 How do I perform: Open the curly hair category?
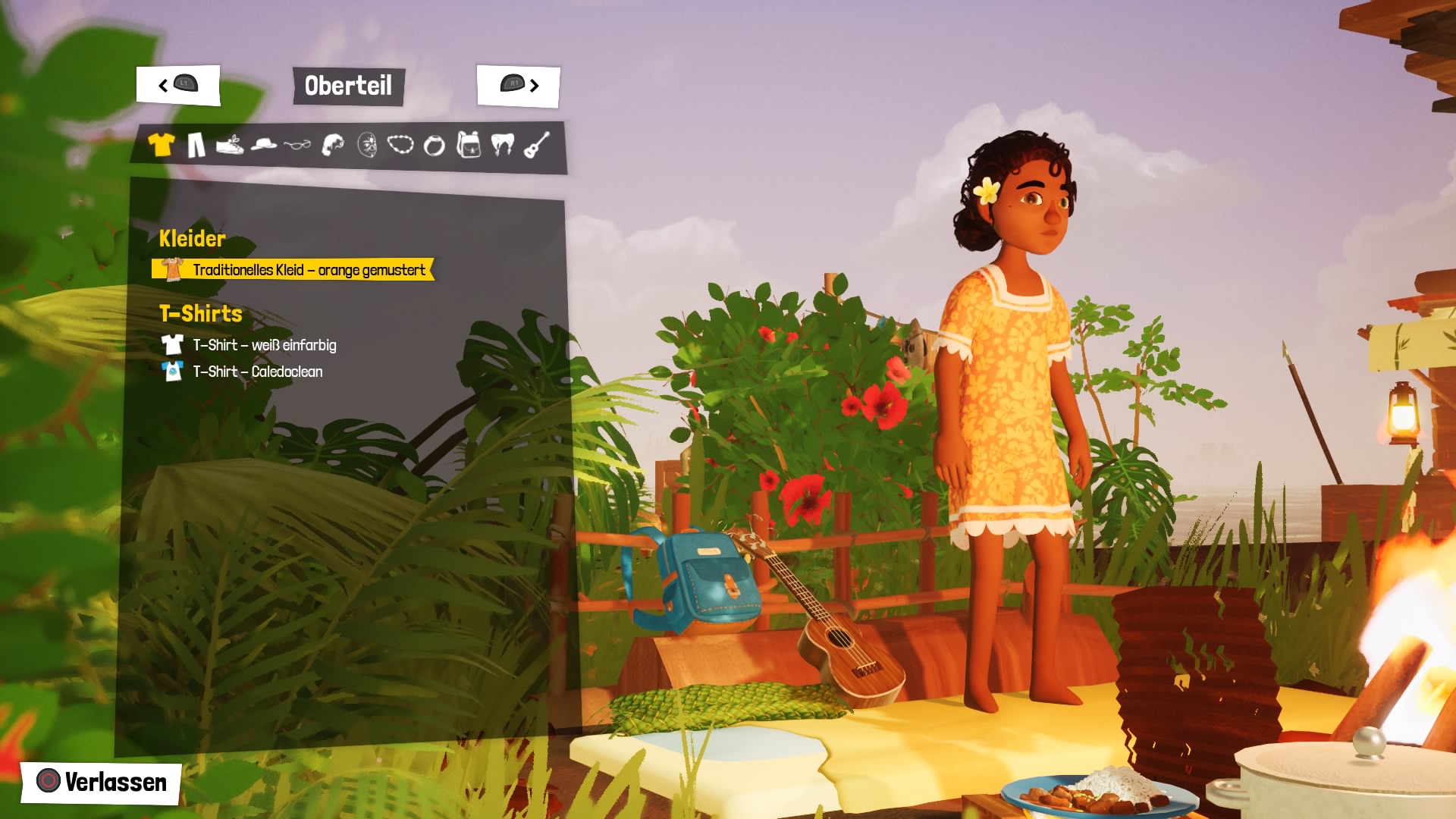[332, 144]
